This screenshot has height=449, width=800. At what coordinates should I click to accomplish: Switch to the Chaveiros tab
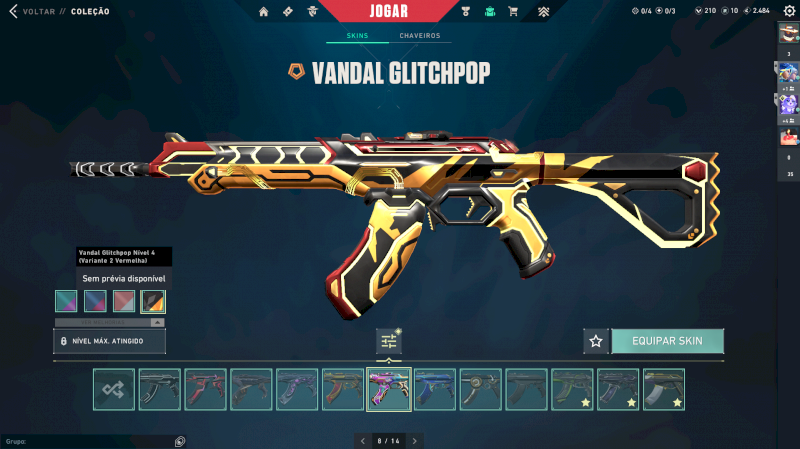419,36
